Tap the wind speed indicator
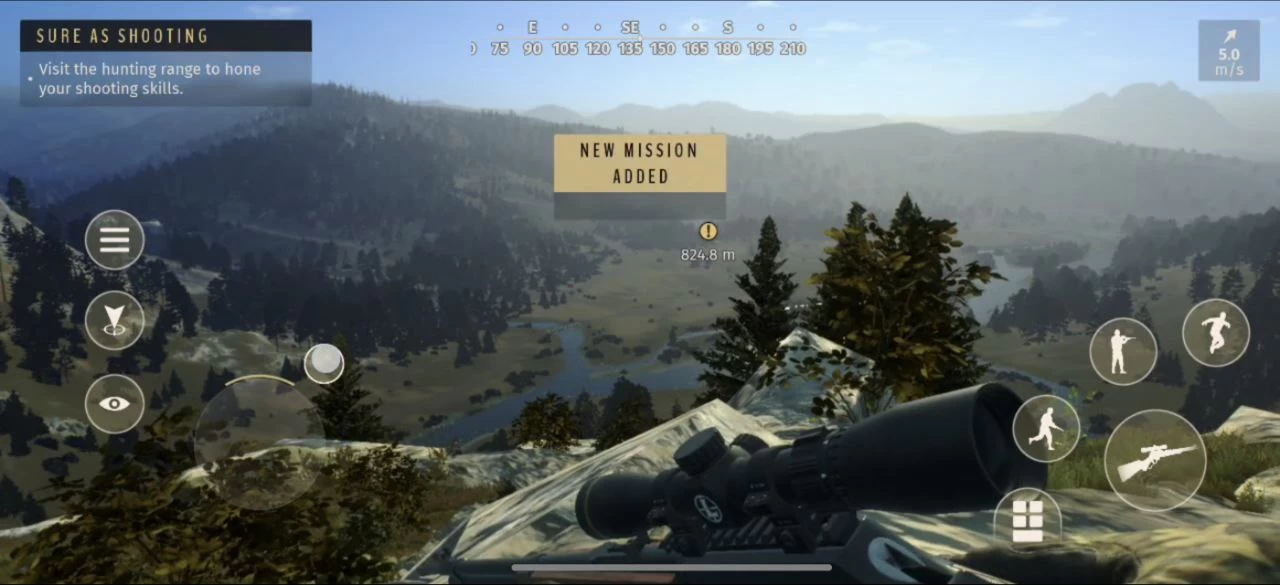The width and height of the screenshot is (1280, 585). click(x=1229, y=51)
